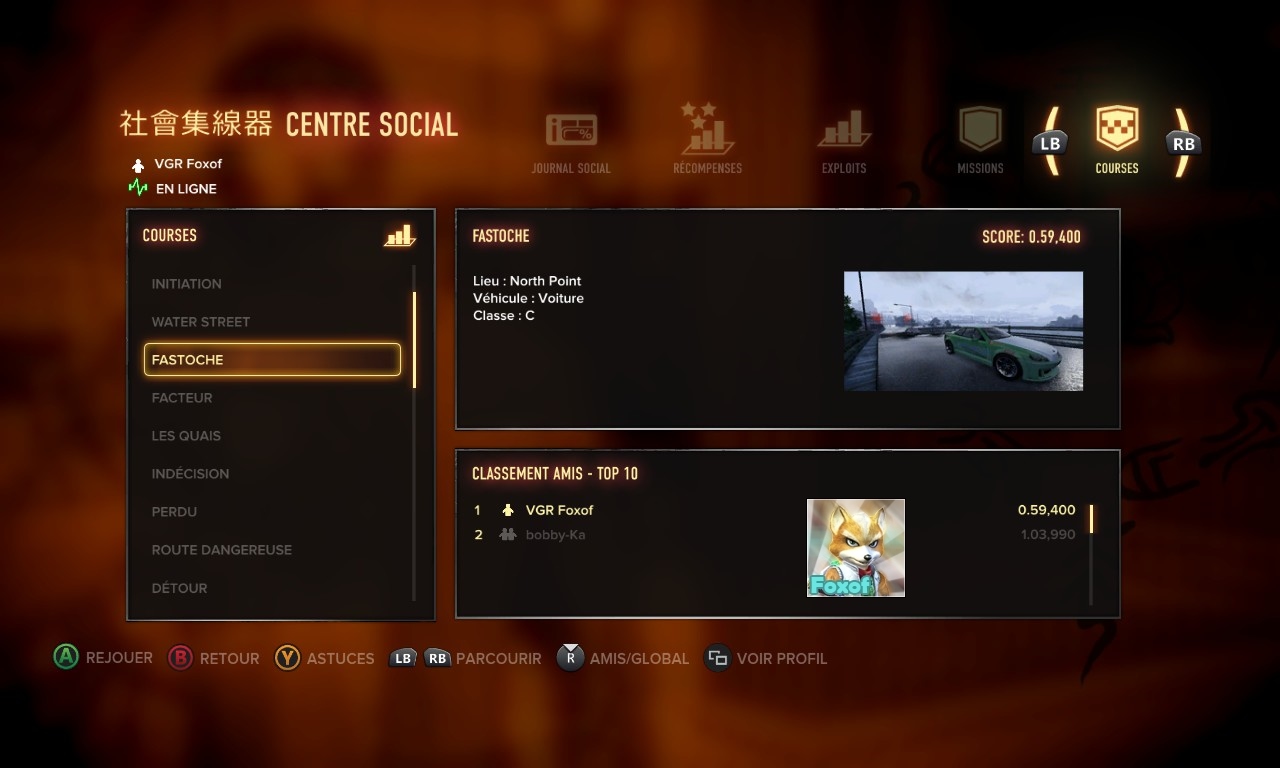
Task: Pick the Les Quais race
Action: 186,436
